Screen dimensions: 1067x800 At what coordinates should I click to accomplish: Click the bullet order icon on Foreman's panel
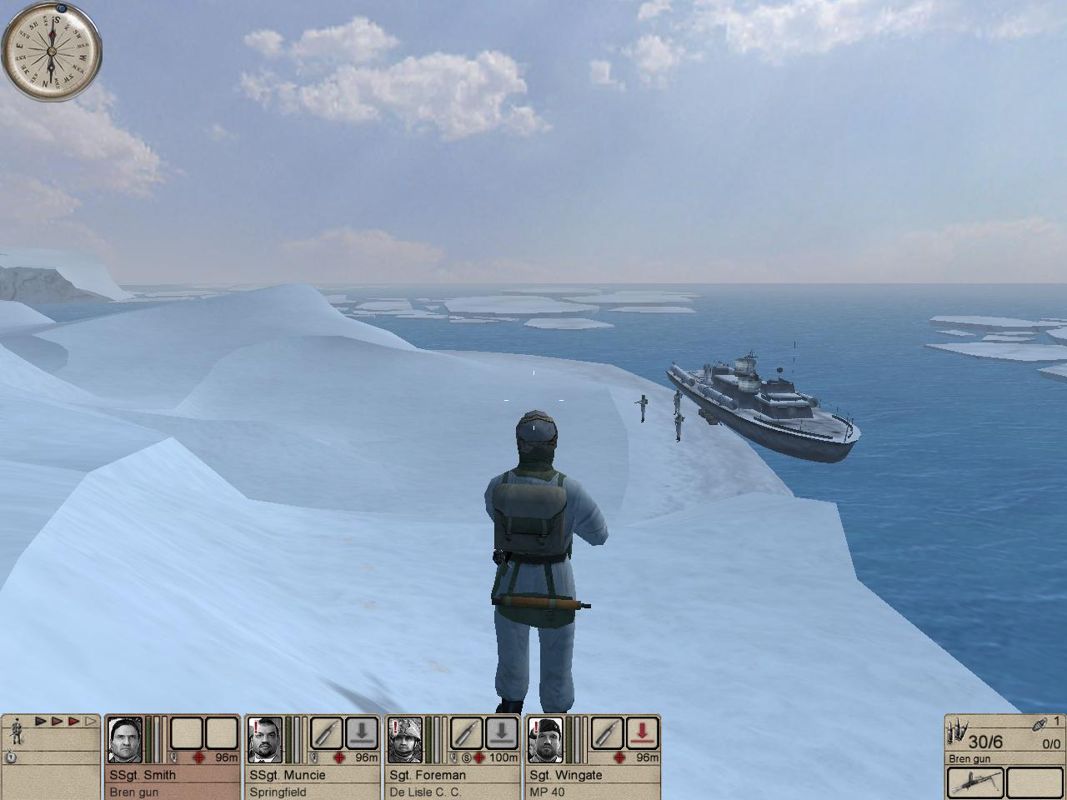467,733
